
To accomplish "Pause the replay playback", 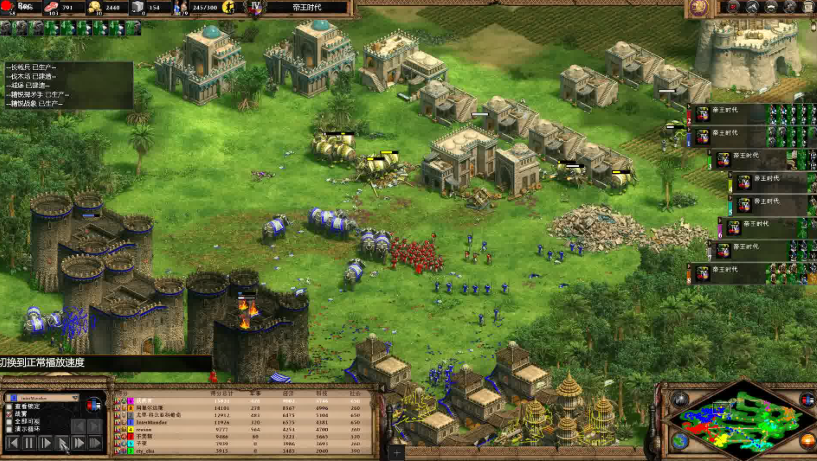I will pyautogui.click(x=28, y=442).
